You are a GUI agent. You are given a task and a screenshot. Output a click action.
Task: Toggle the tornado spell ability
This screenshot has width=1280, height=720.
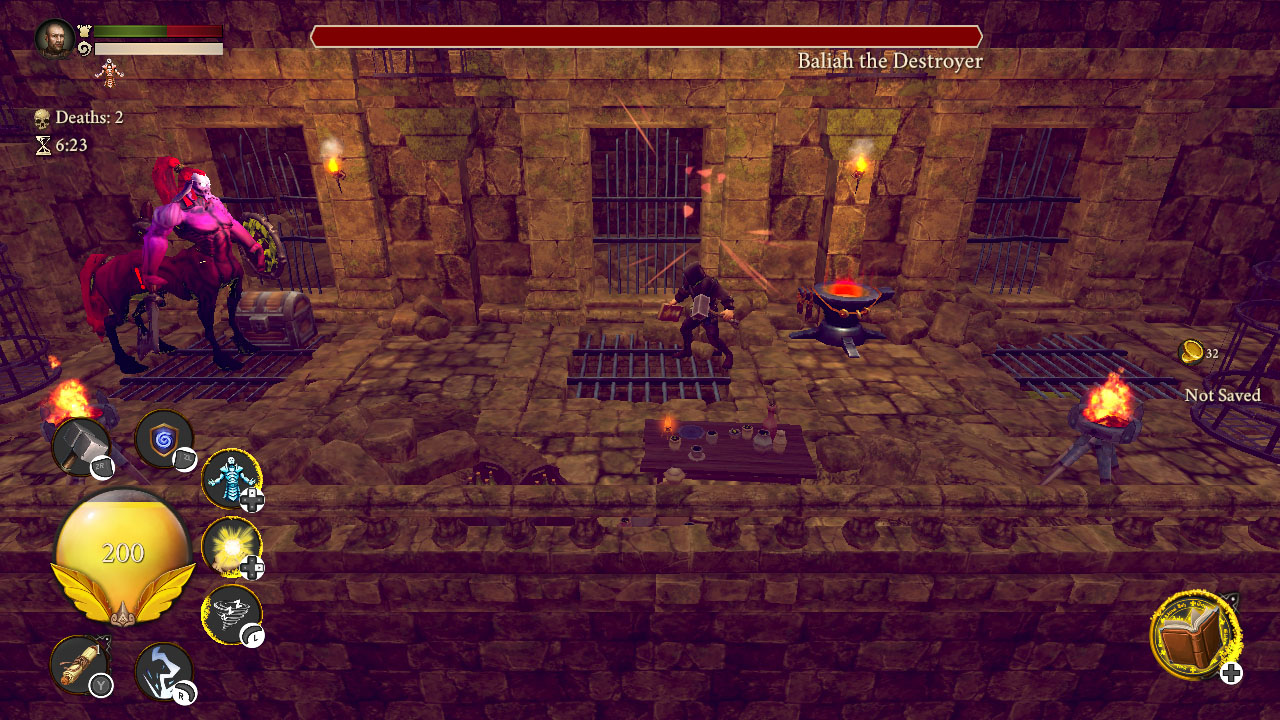coord(232,612)
